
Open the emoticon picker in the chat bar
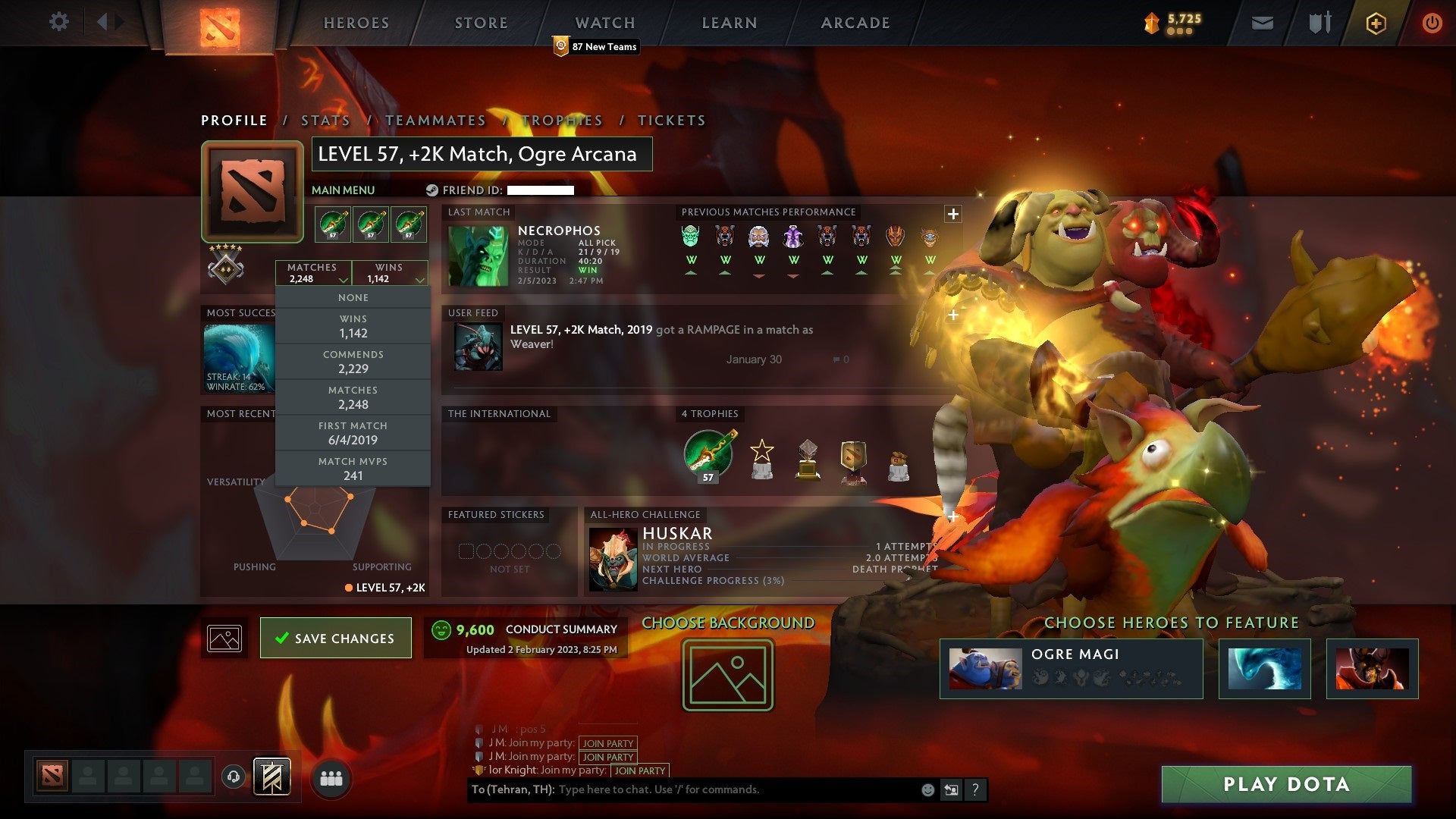tap(927, 789)
